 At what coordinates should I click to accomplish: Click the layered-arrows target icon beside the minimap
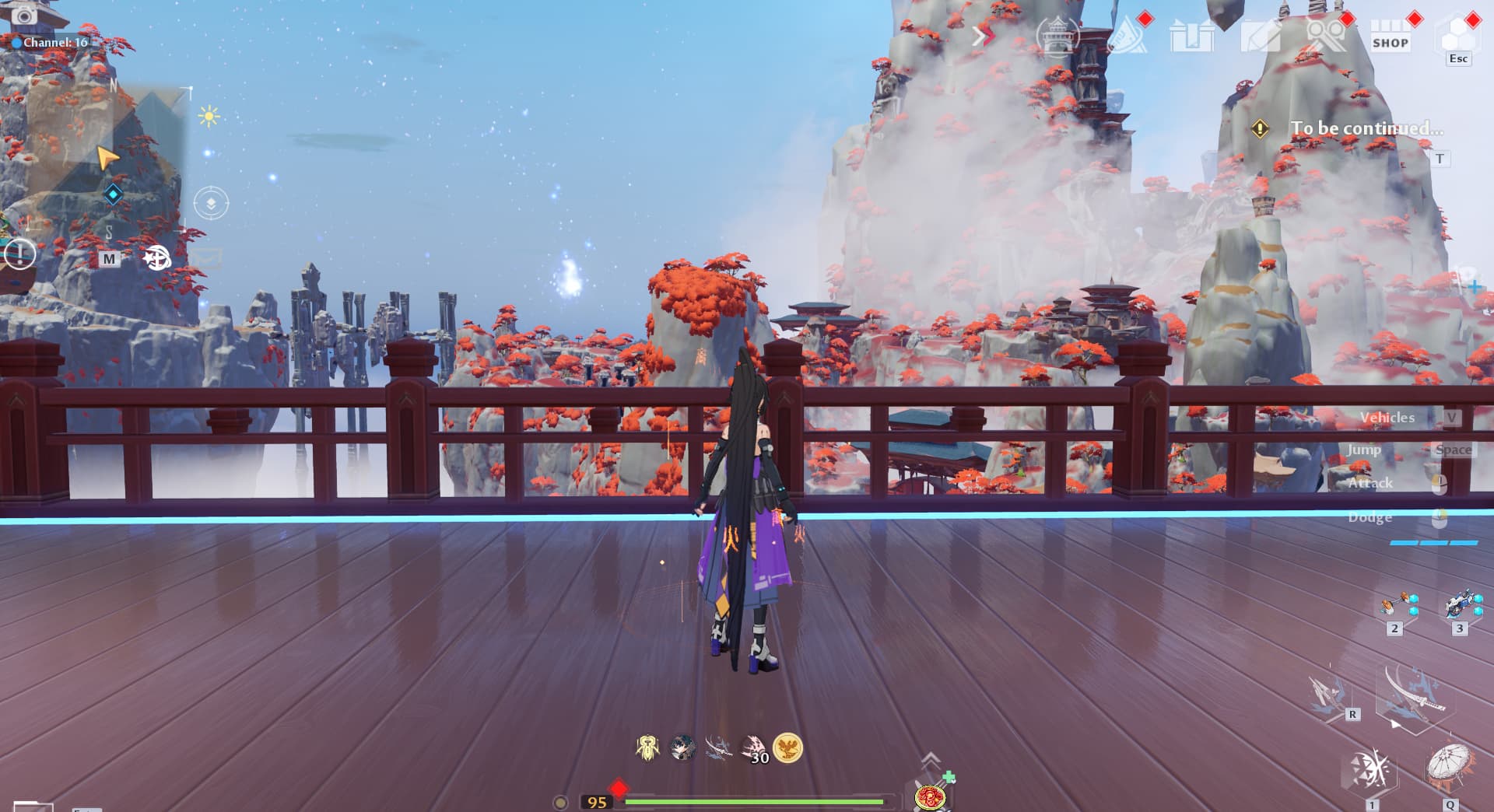pos(211,204)
